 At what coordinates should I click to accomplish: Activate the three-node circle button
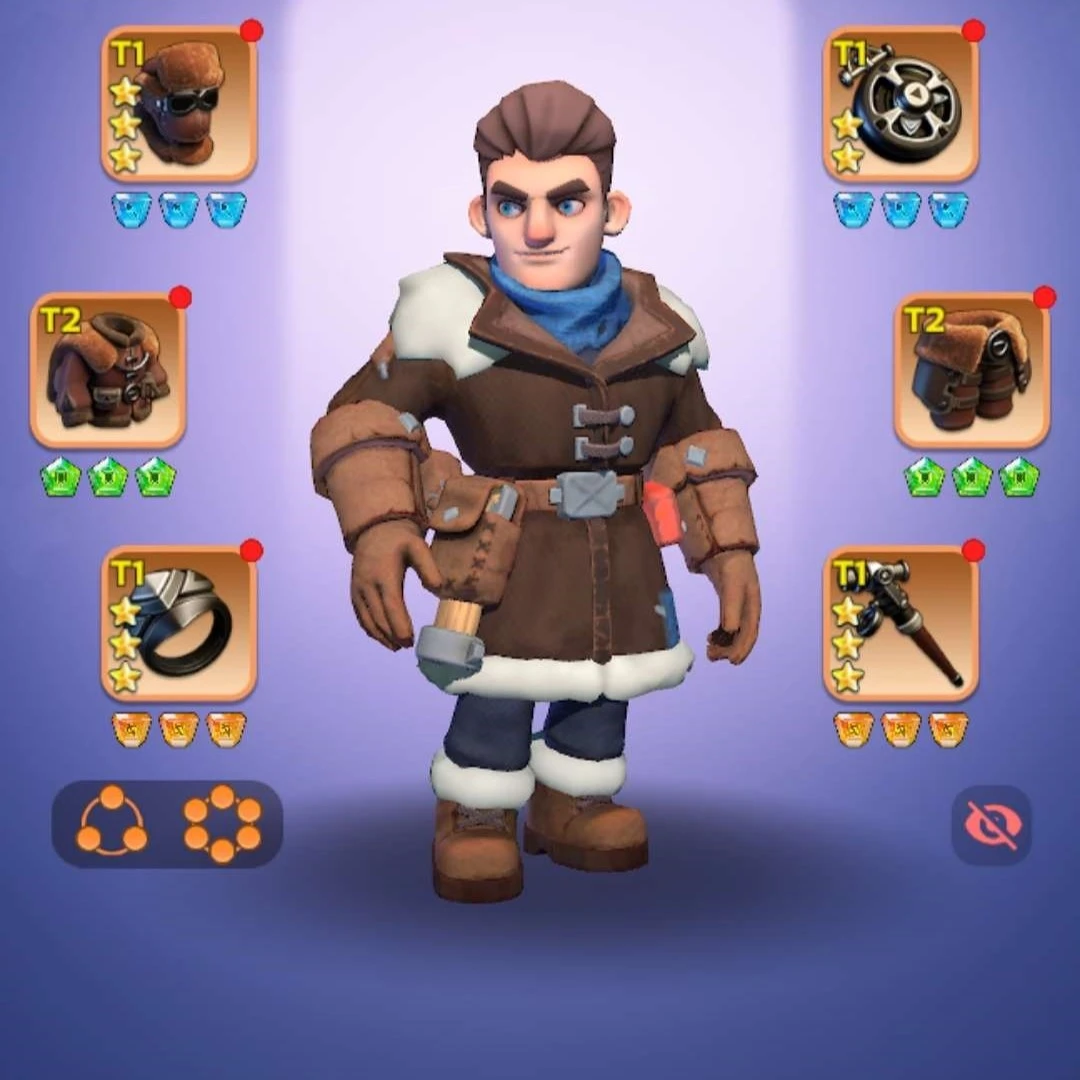click(x=112, y=824)
